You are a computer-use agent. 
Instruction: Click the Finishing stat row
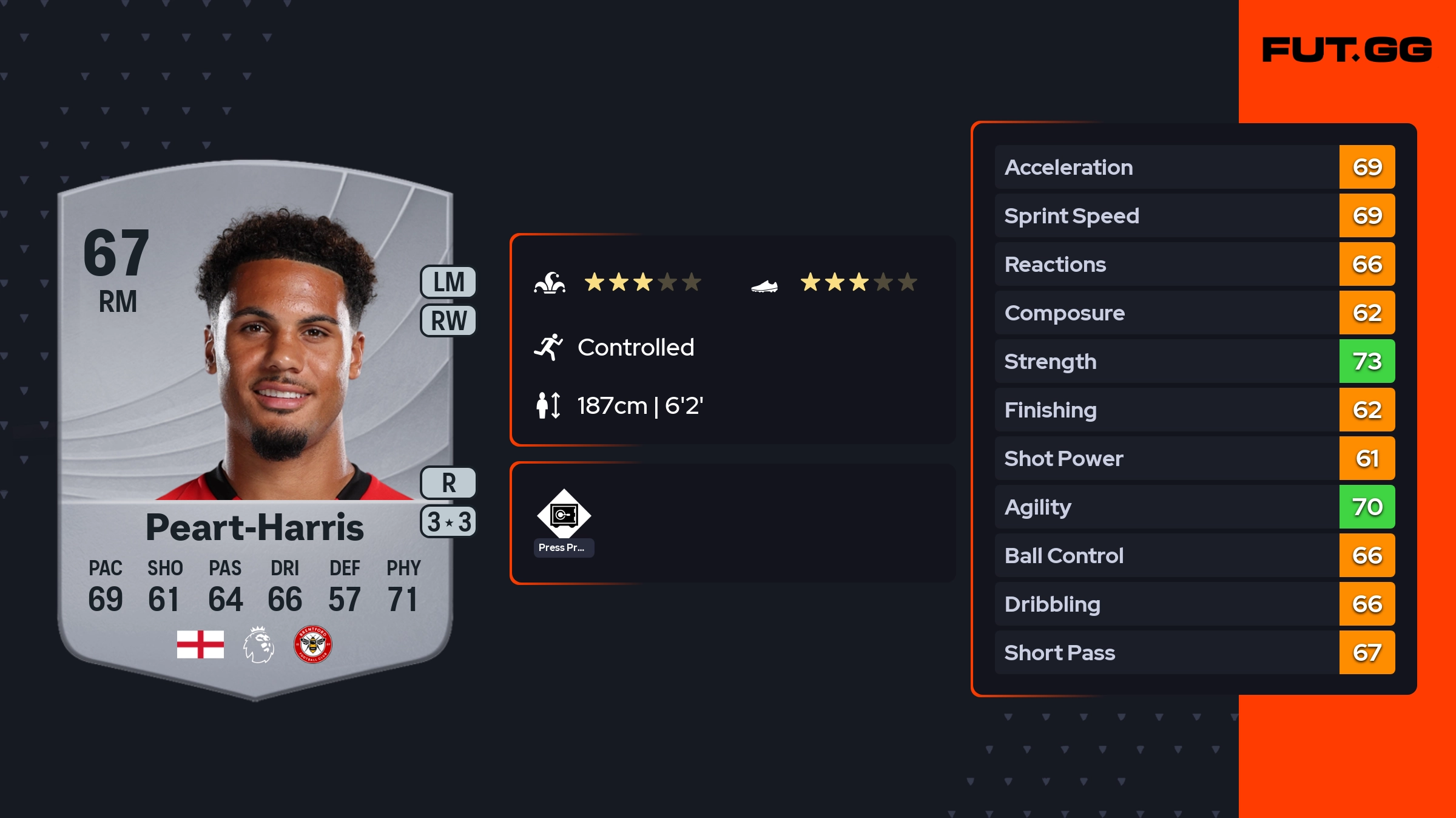coord(1194,410)
